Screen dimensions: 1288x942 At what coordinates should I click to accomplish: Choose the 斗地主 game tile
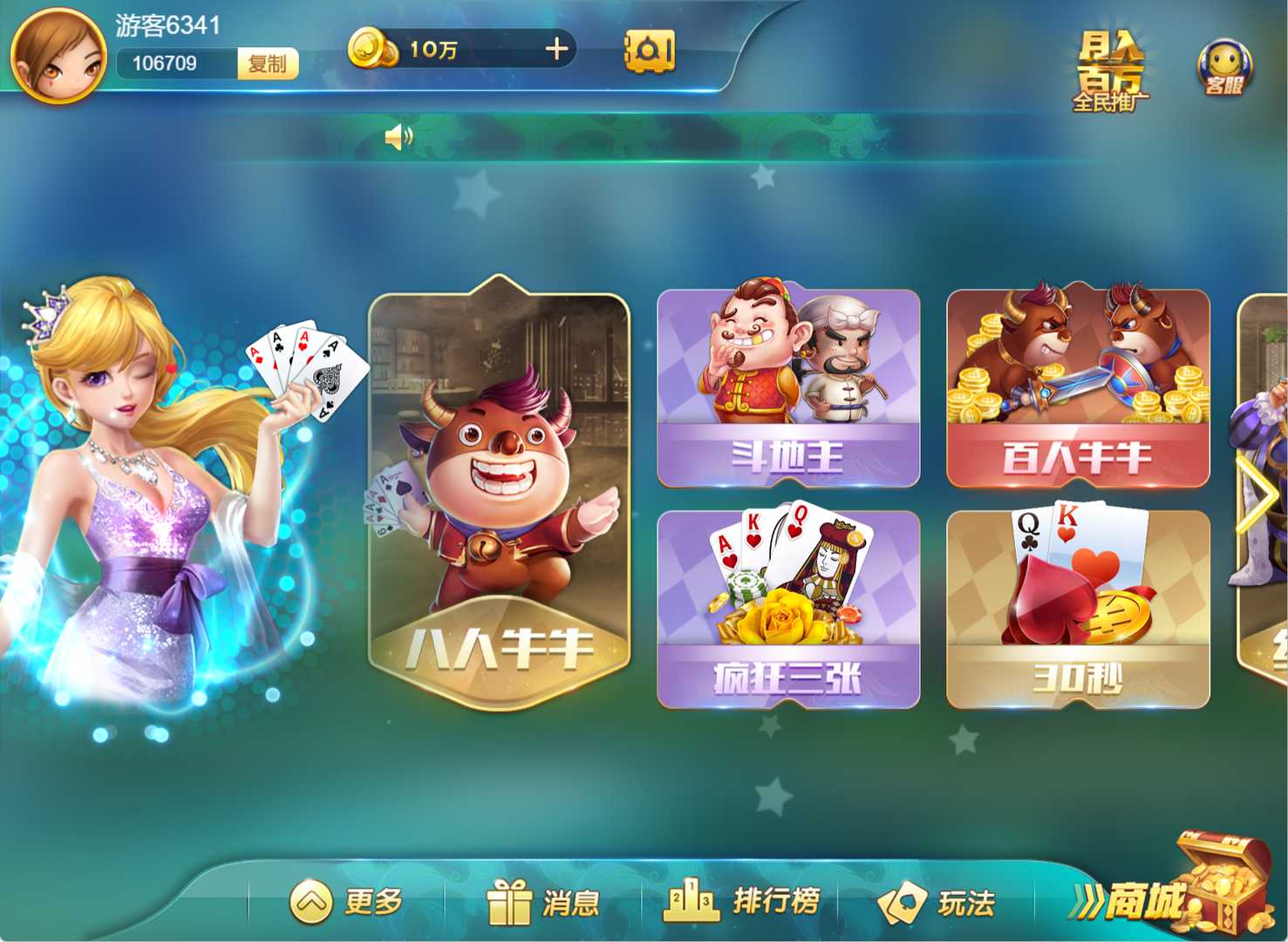(x=788, y=387)
